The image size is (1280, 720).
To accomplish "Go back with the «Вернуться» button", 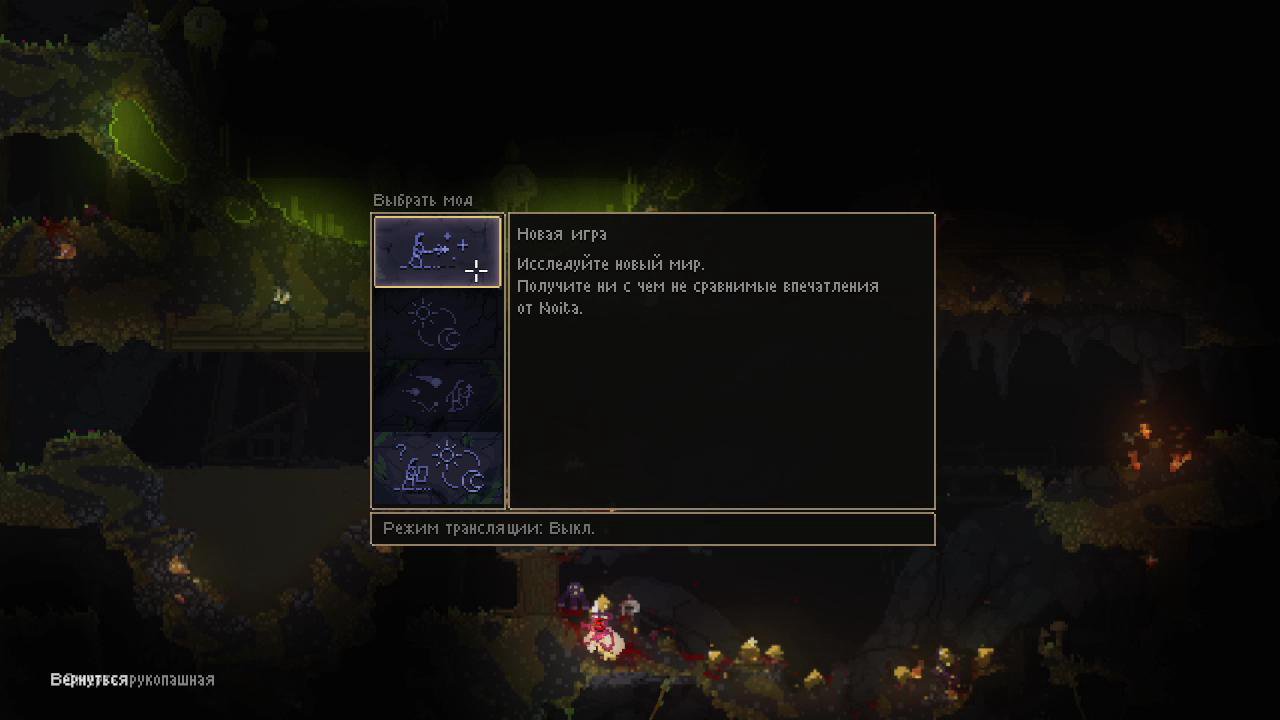I will [89, 680].
